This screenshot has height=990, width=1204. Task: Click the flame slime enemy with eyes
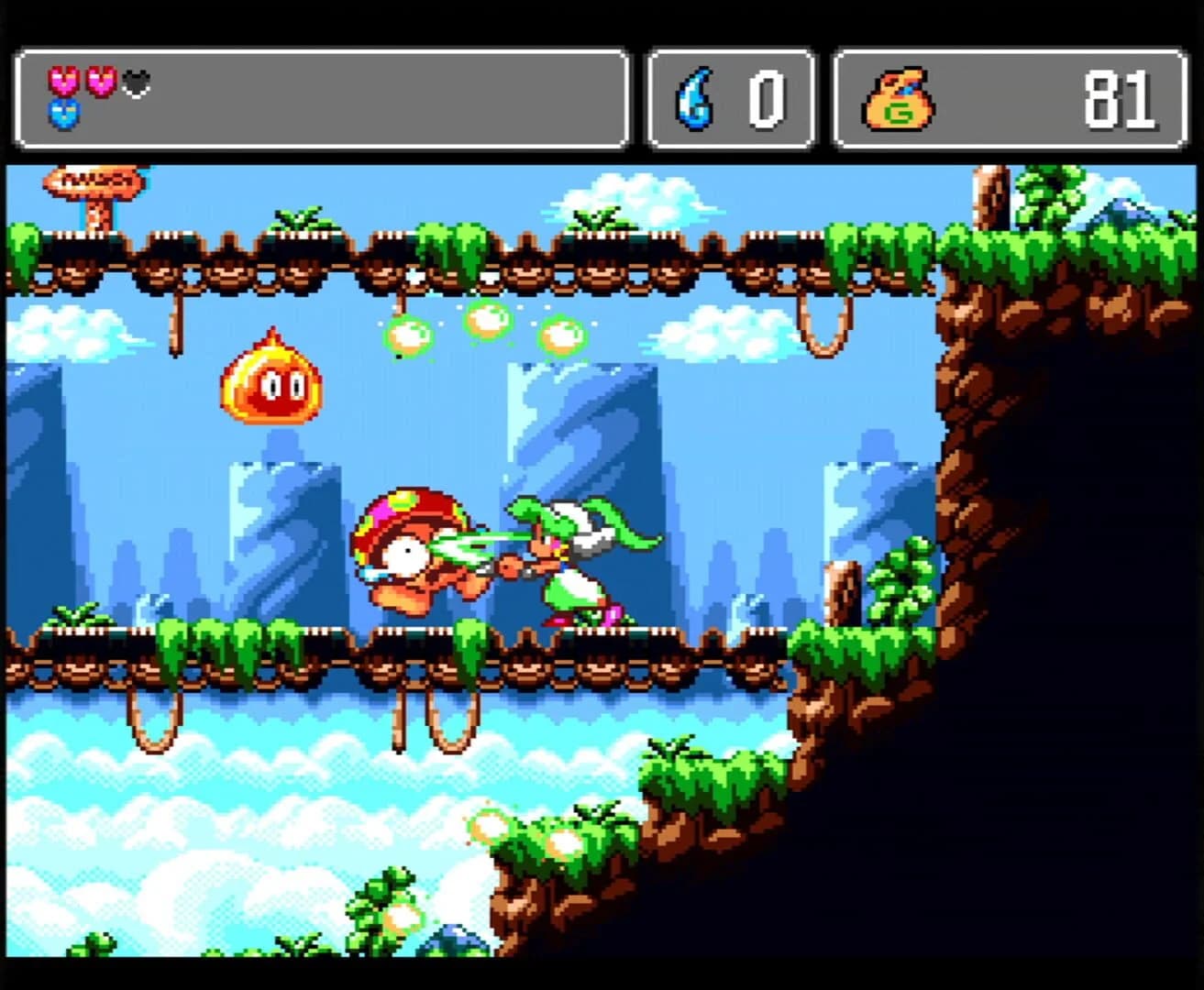coord(271,385)
